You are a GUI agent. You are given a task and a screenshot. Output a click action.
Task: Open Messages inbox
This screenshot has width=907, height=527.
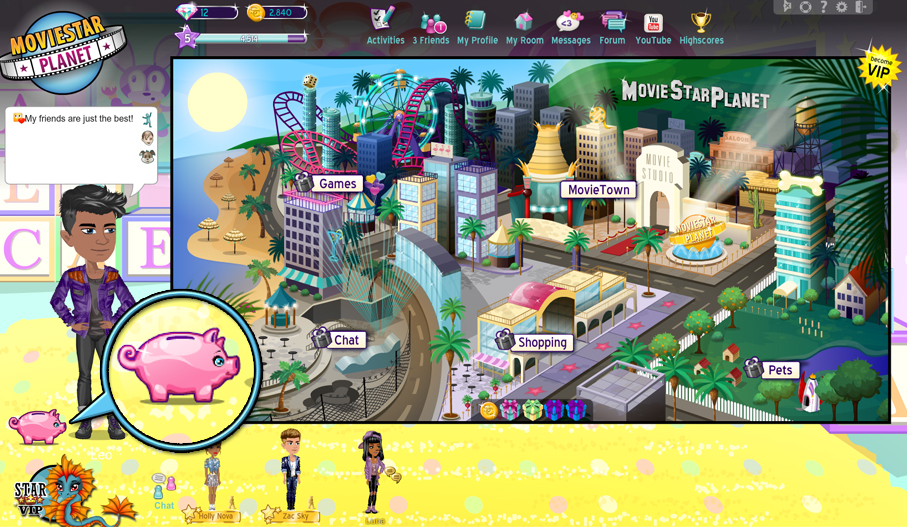570,27
